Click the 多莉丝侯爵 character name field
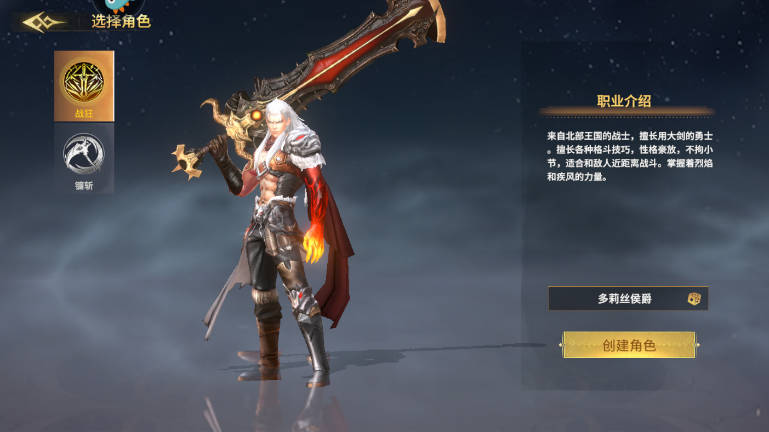This screenshot has width=769, height=432. [x=617, y=298]
